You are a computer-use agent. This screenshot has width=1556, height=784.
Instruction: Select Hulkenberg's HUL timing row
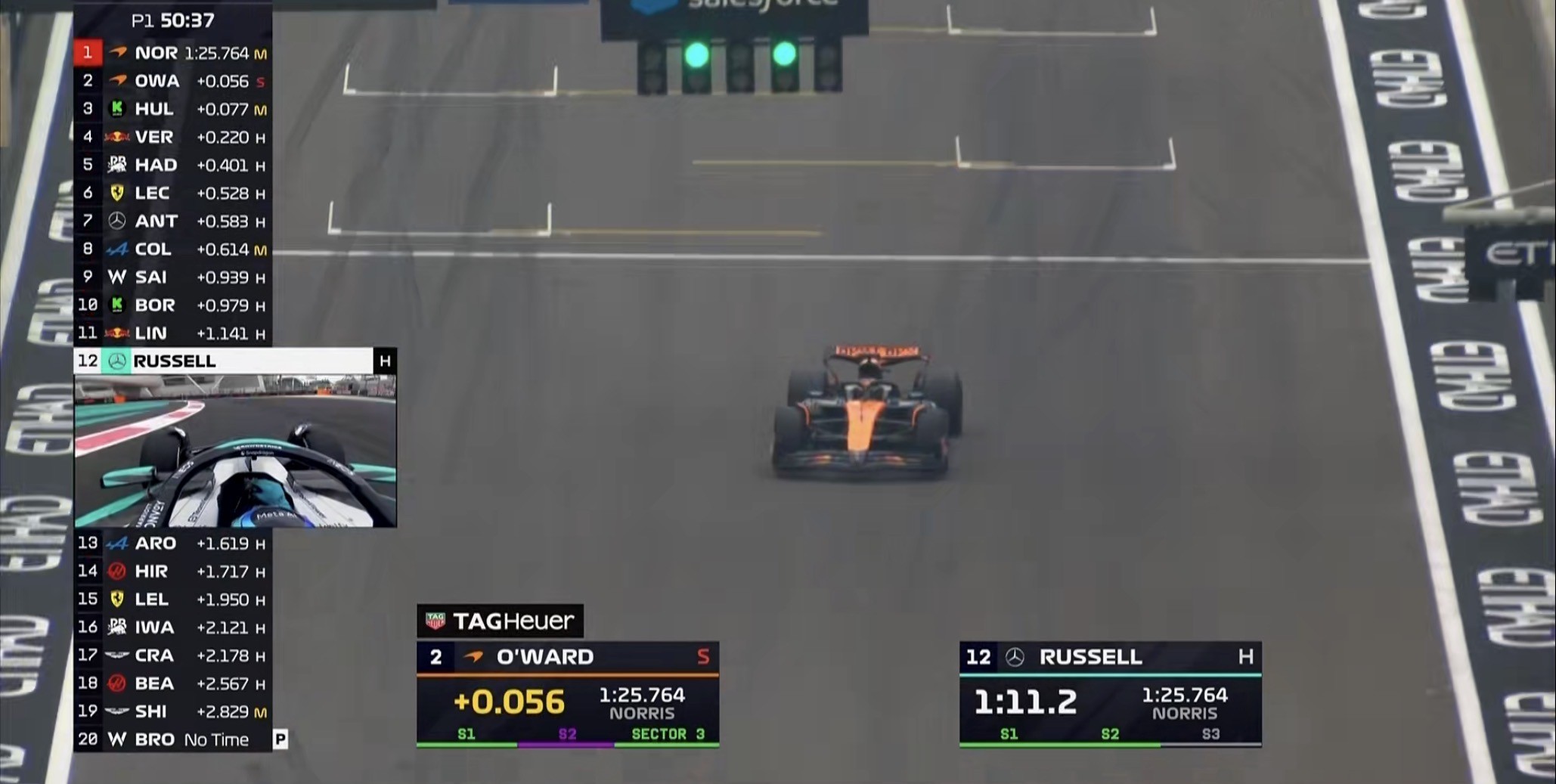coord(172,109)
